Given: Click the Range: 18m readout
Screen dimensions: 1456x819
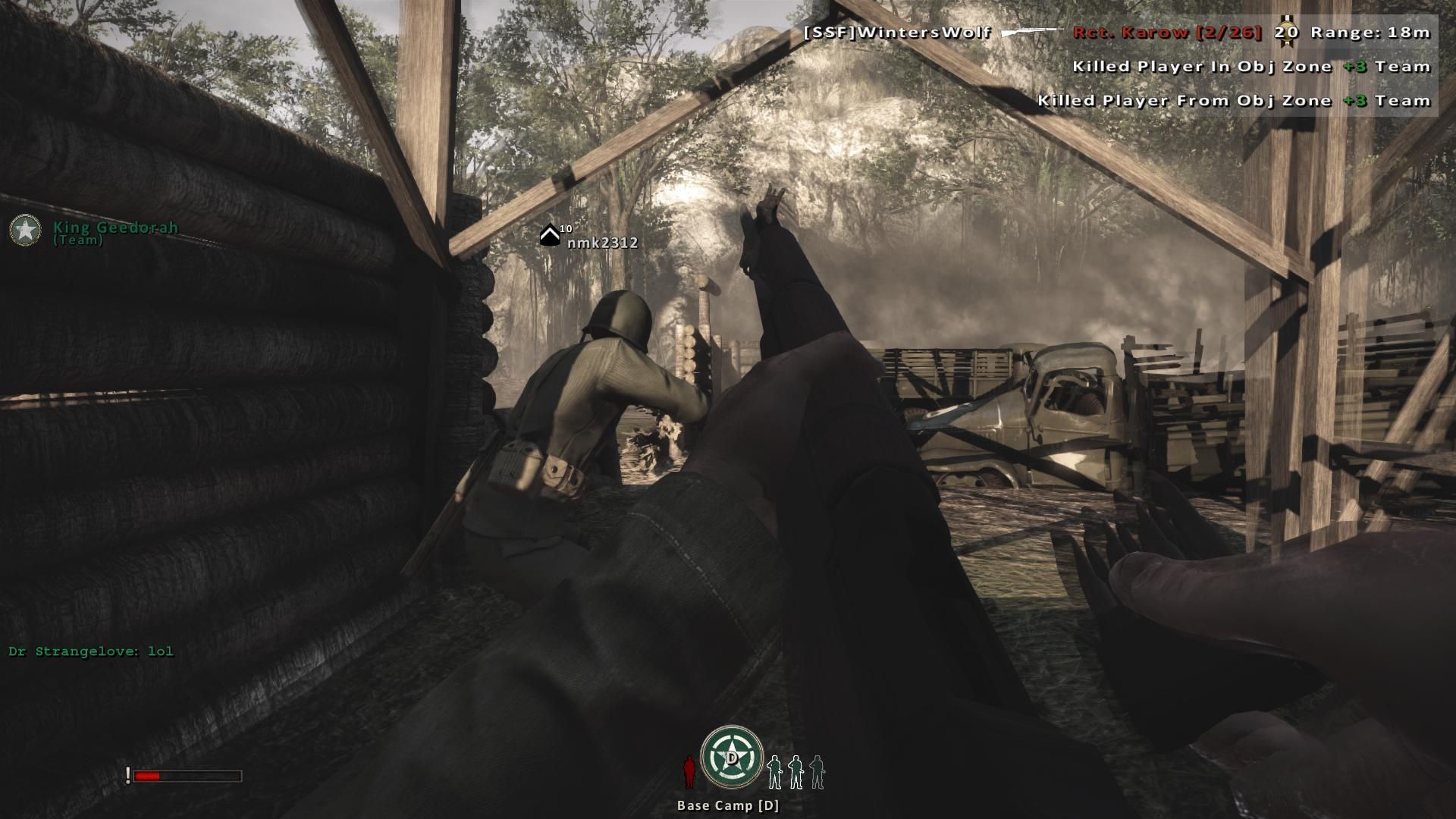Looking at the screenshot, I should [1370, 33].
